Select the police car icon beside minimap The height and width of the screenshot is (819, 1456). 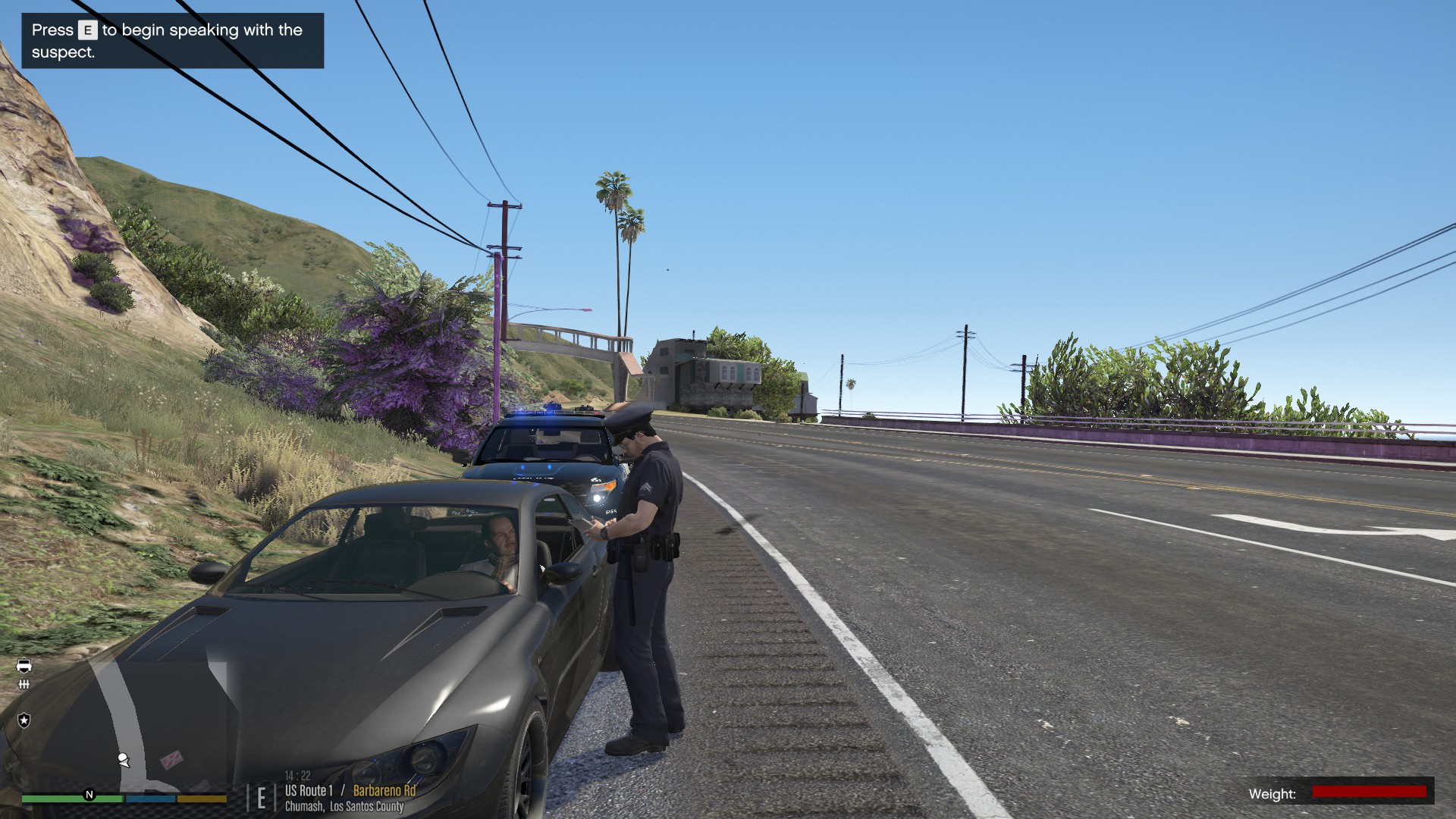tap(24, 665)
